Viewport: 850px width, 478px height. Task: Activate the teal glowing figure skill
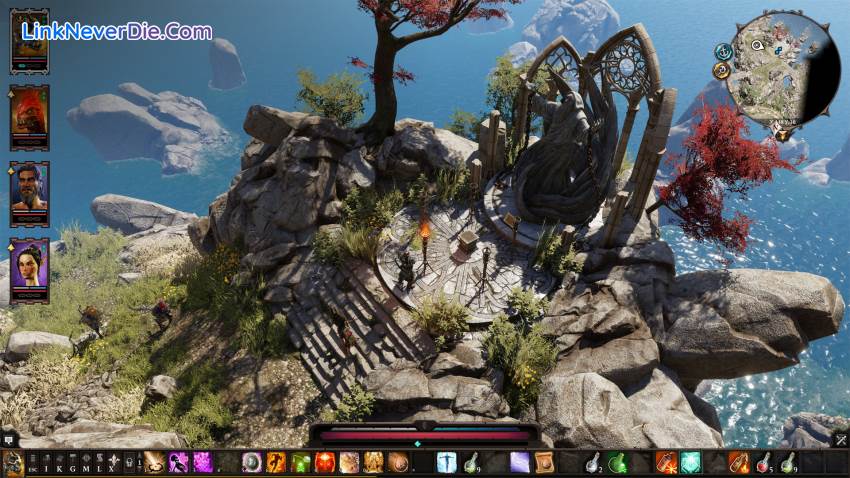(x=690, y=462)
